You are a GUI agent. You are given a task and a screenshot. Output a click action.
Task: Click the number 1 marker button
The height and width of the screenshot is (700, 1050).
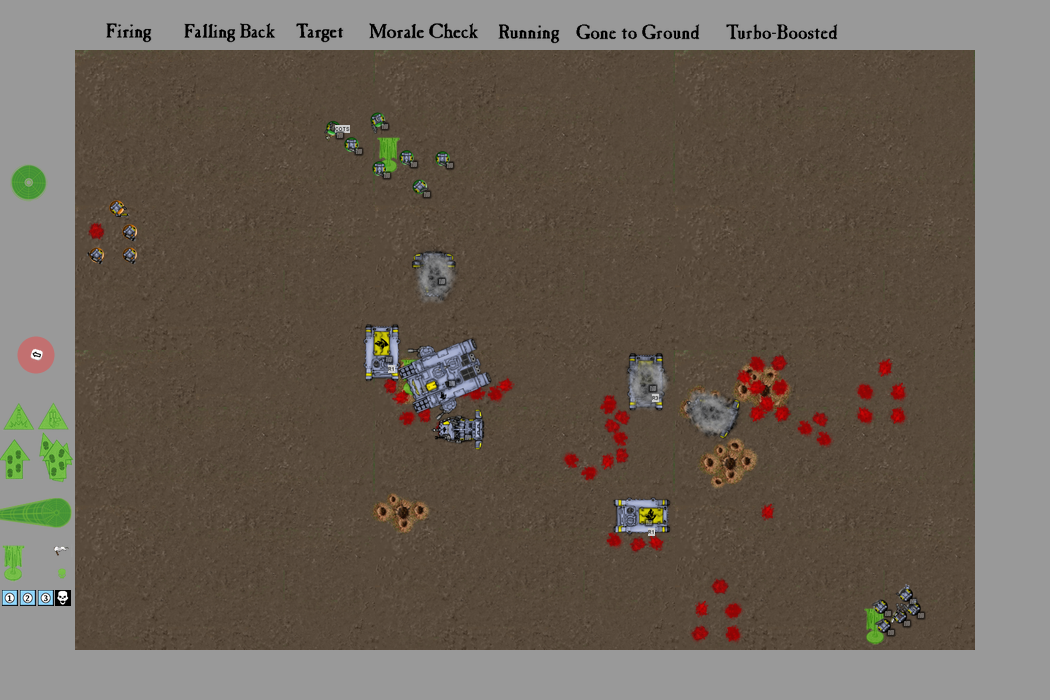[x=10, y=598]
